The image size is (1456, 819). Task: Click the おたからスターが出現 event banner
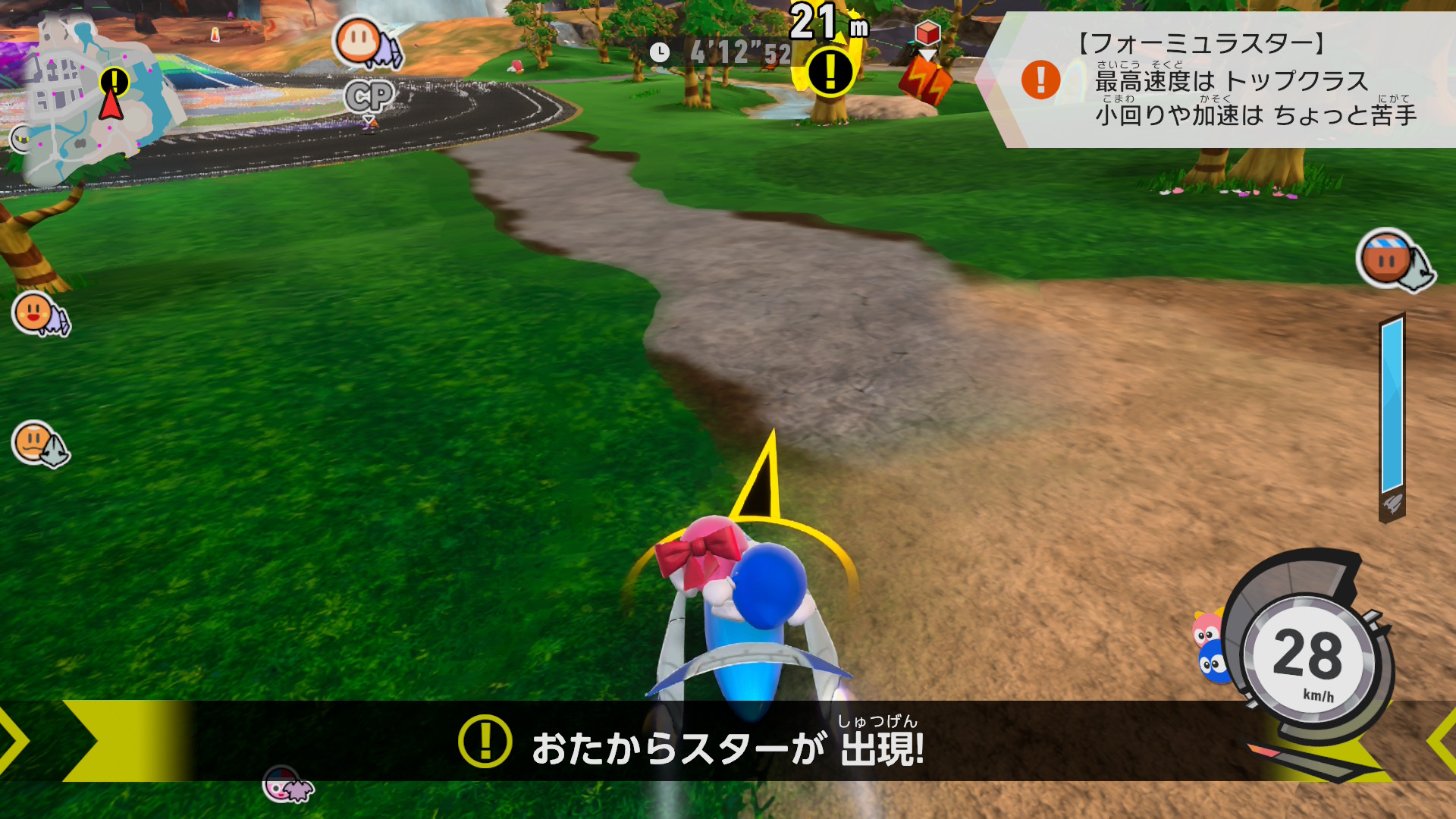[x=728, y=742]
